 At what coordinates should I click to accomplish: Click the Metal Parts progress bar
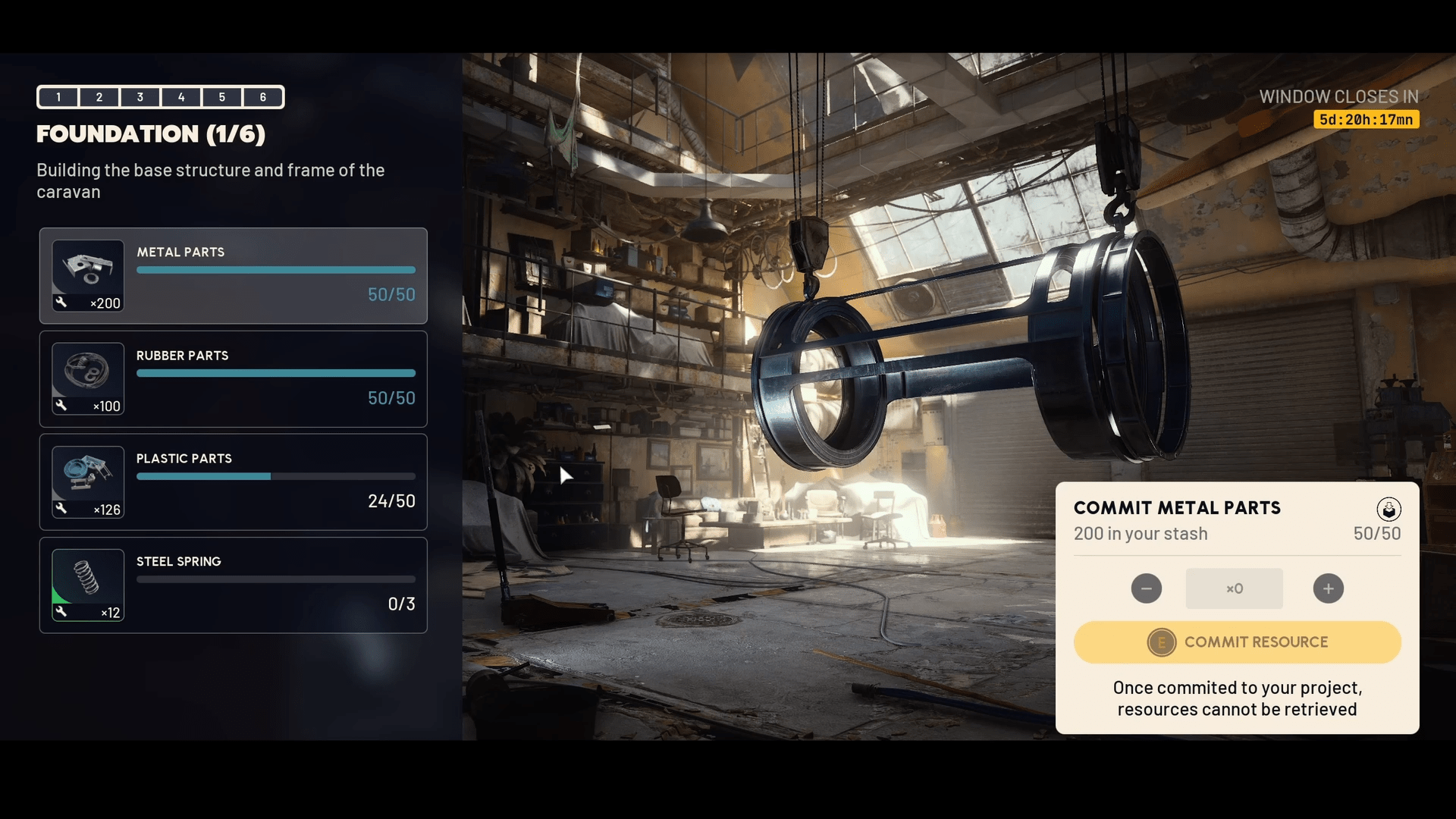tap(275, 270)
